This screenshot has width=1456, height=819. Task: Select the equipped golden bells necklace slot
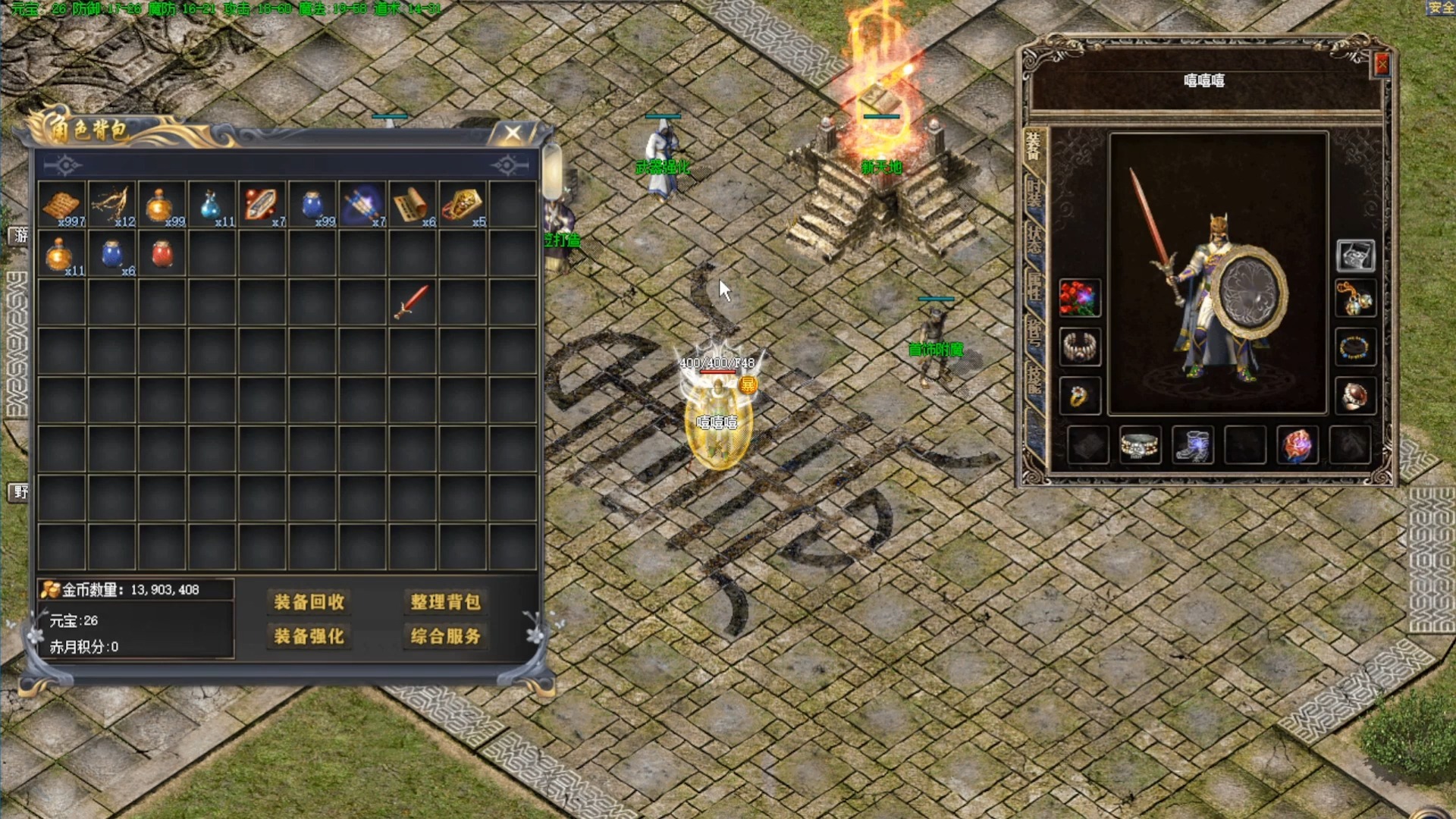1355,300
